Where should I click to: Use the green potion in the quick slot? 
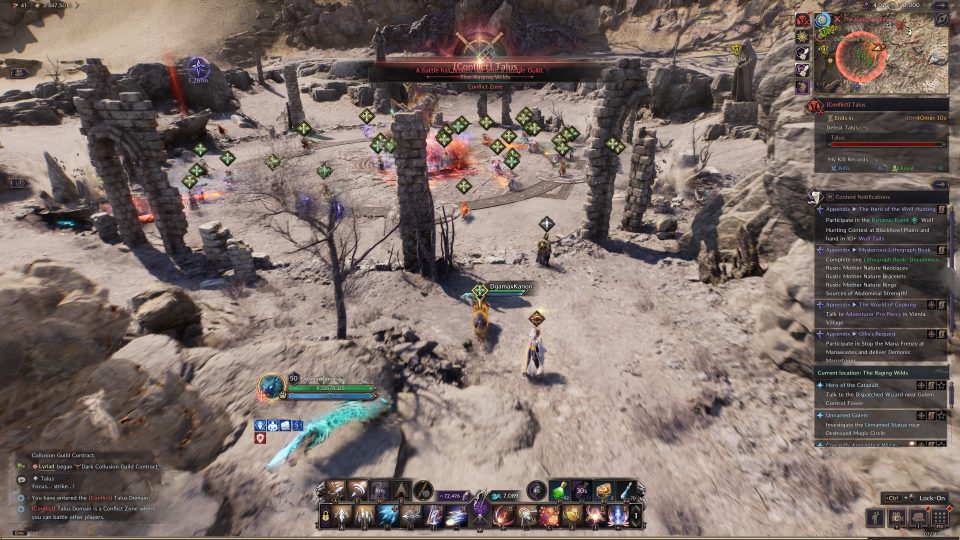pyautogui.click(x=559, y=490)
